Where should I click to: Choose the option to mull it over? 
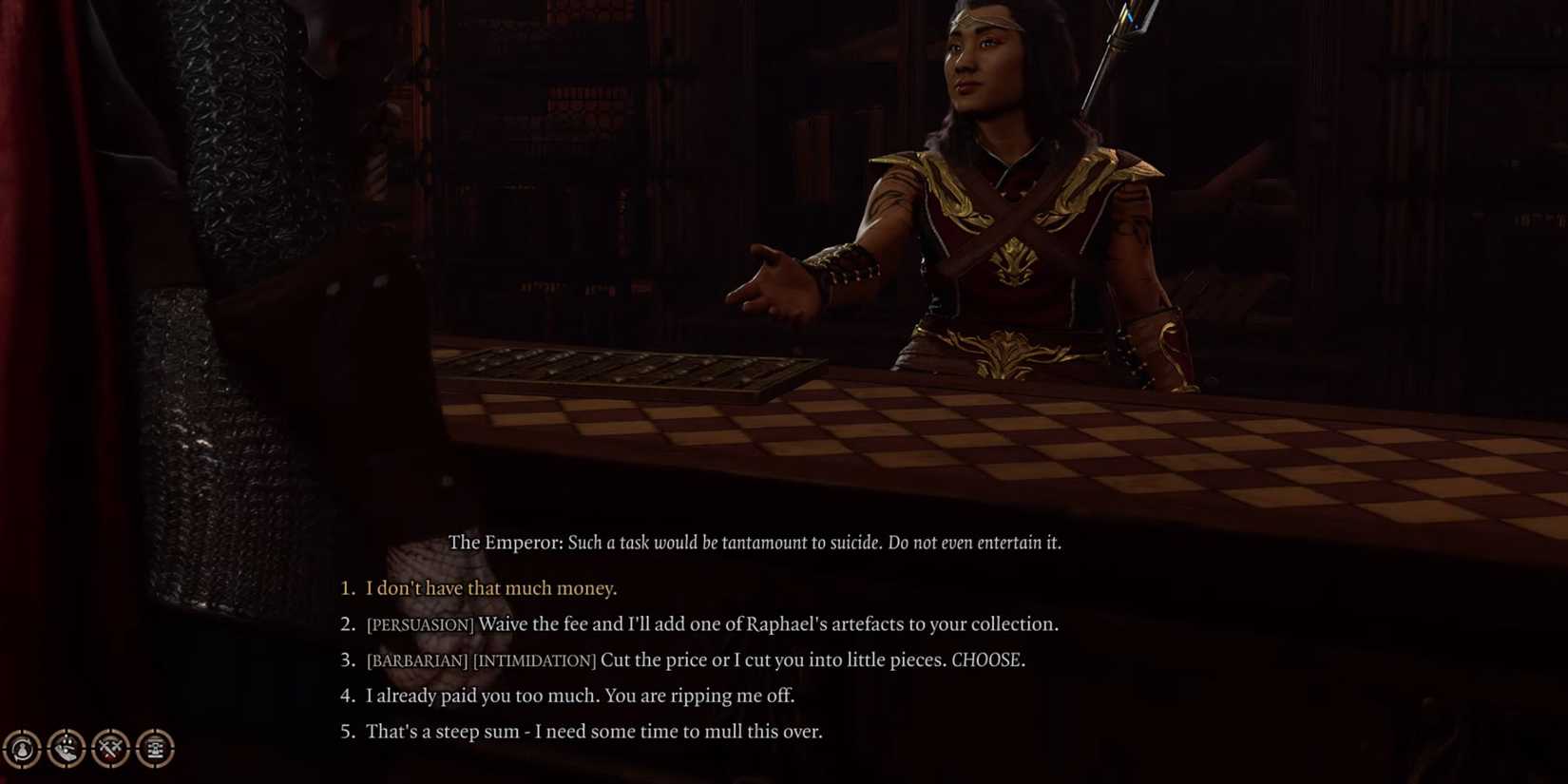(595, 732)
